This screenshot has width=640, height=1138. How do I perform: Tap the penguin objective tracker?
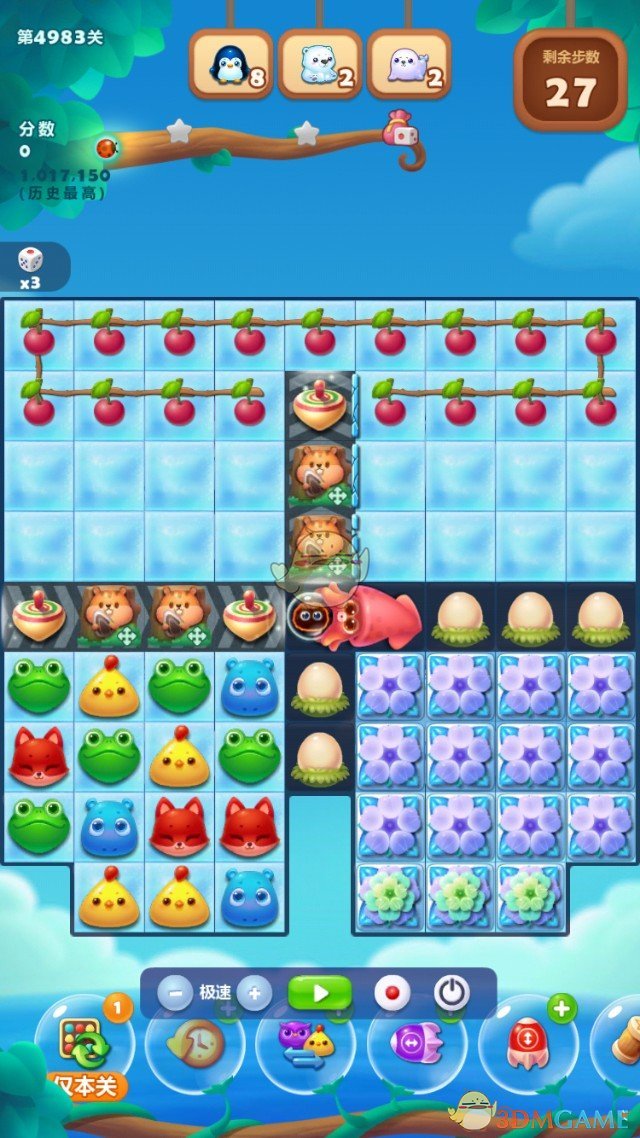point(231,65)
